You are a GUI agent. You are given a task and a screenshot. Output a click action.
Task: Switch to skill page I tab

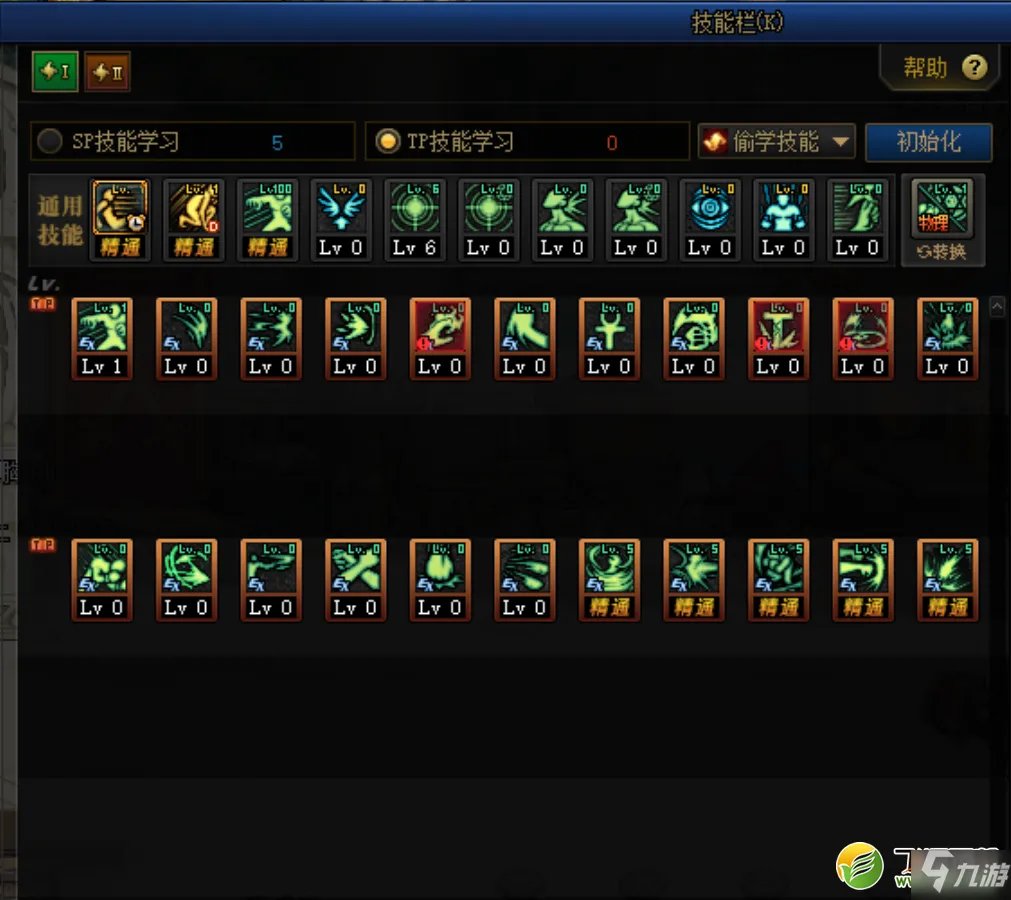click(55, 72)
